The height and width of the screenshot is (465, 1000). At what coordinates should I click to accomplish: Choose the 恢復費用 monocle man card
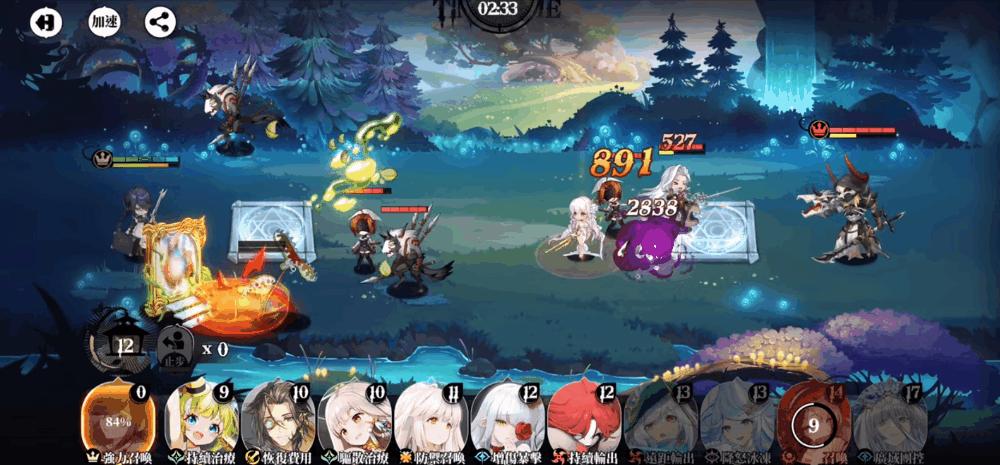(x=277, y=417)
